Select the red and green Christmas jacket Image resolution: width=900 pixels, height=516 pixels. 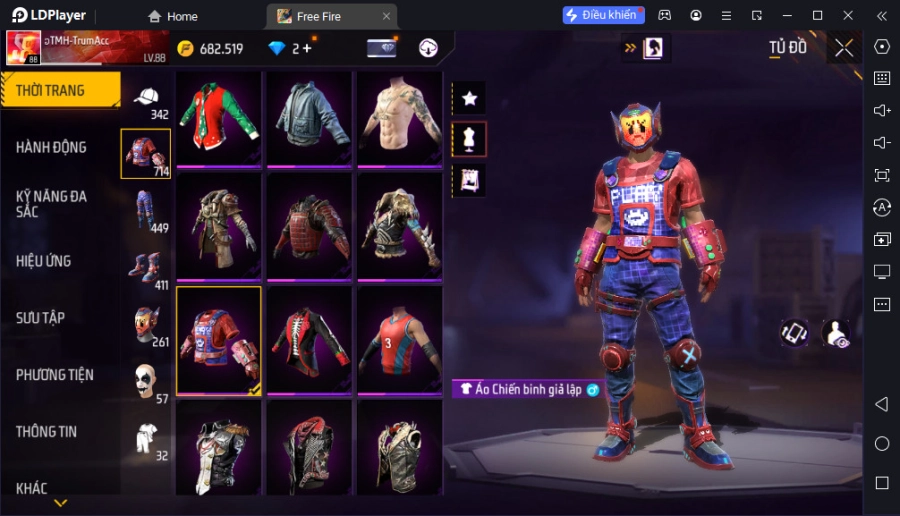pyautogui.click(x=219, y=117)
